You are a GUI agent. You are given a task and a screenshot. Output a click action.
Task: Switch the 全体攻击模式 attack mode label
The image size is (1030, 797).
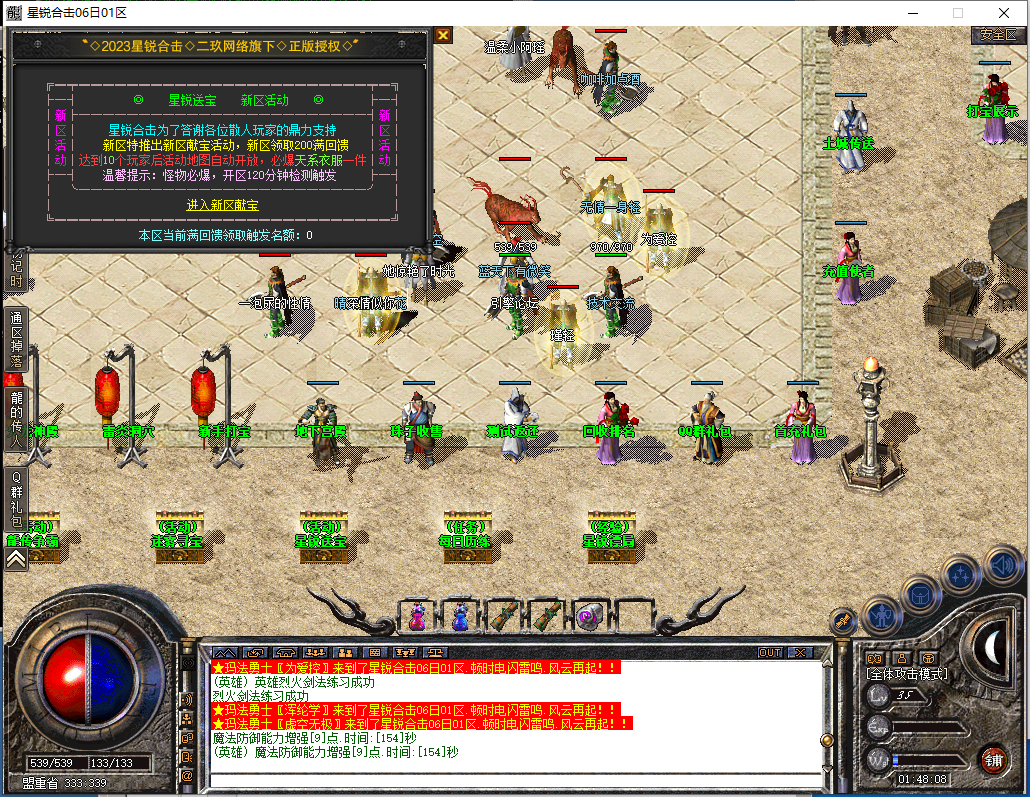[x=906, y=674]
